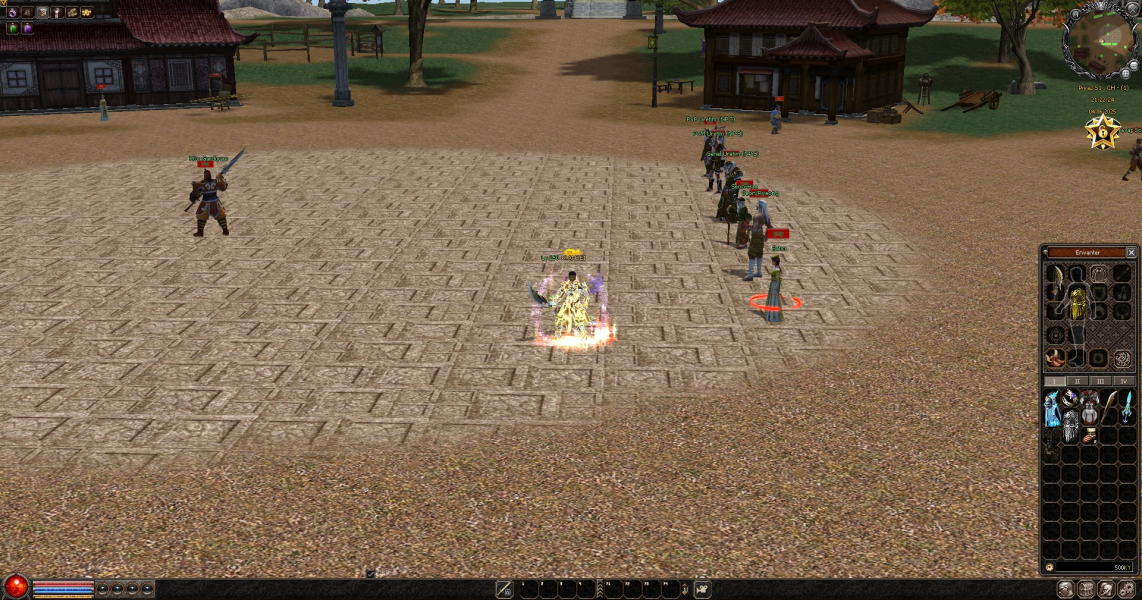Select the blue crystal dagger item

[1127, 405]
